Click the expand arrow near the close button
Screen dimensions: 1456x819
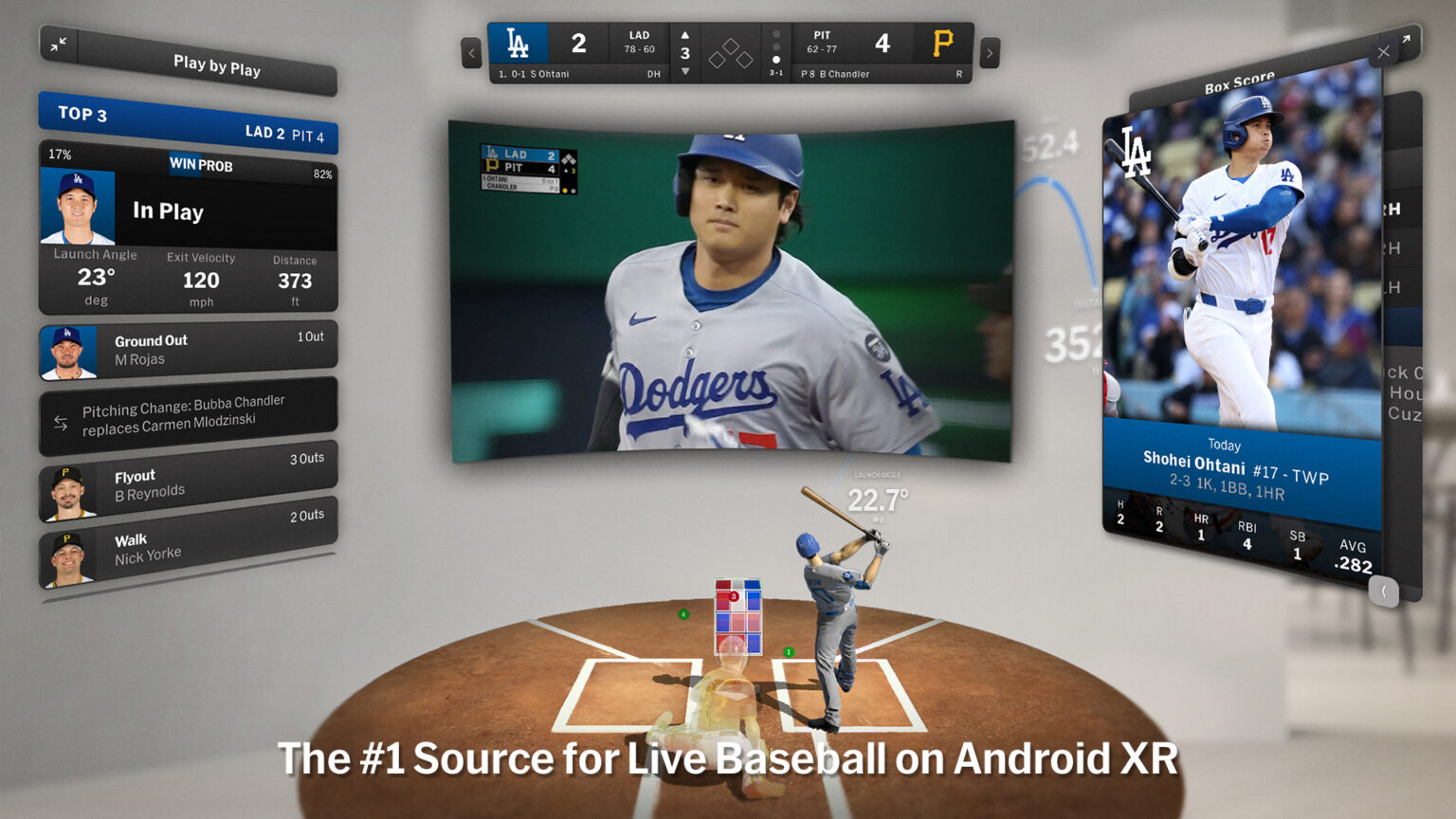pyautogui.click(x=1407, y=38)
